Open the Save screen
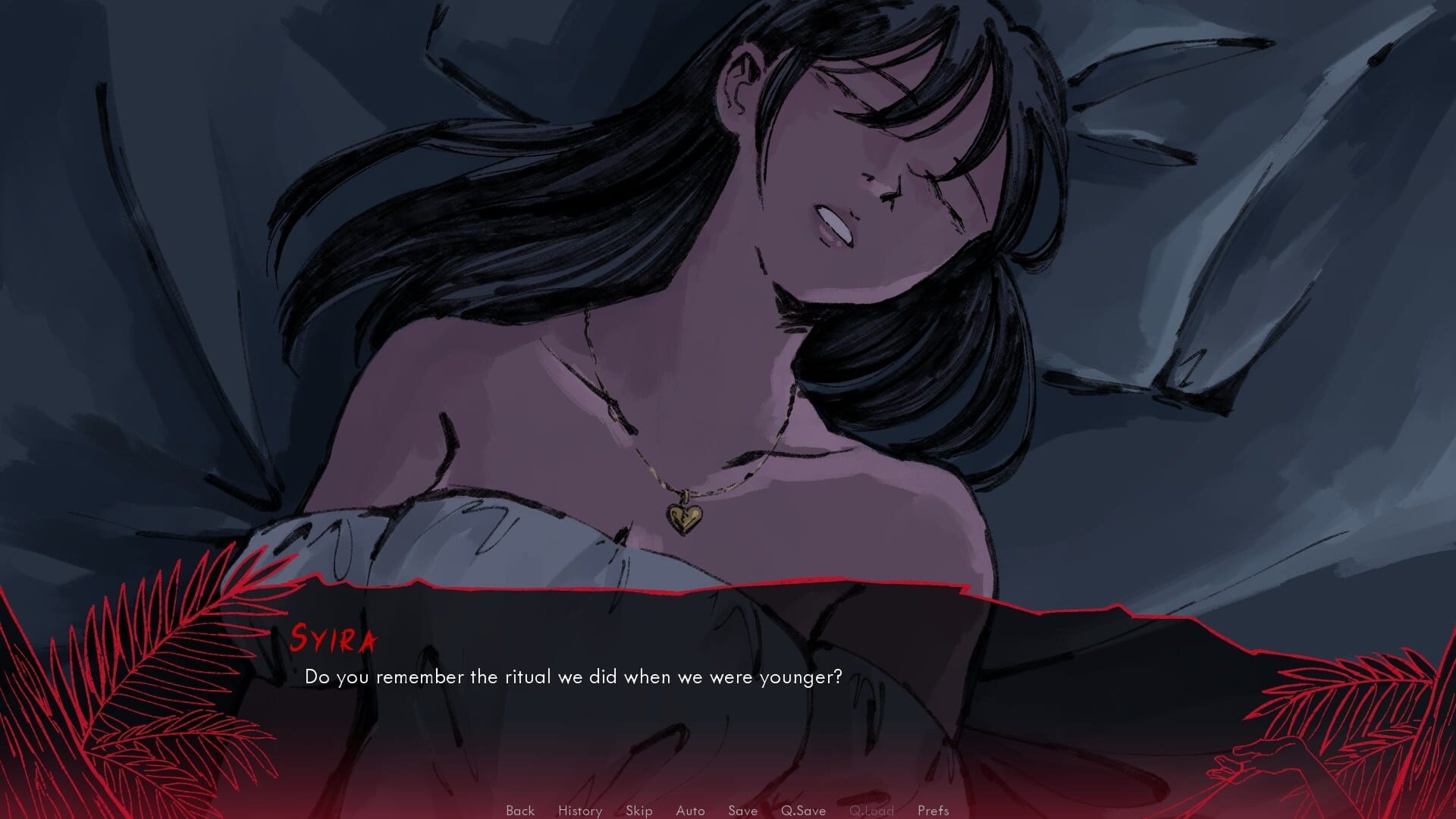The width and height of the screenshot is (1456, 819). tap(742, 810)
